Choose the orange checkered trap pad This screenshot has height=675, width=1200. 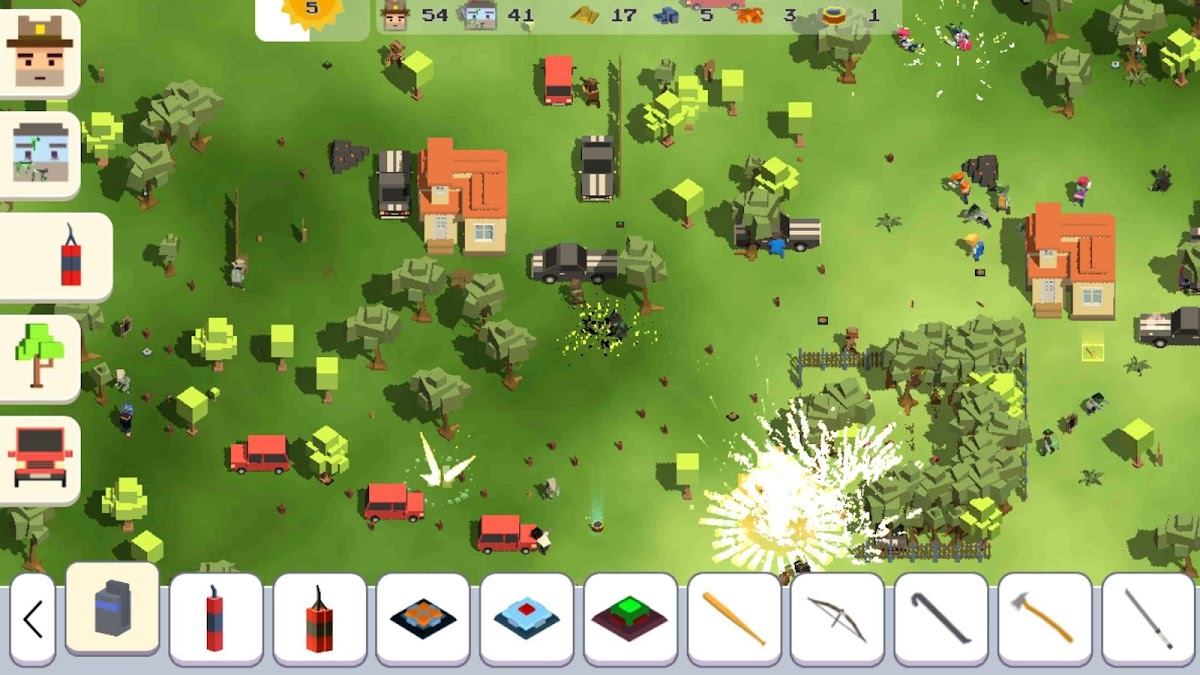(x=423, y=619)
